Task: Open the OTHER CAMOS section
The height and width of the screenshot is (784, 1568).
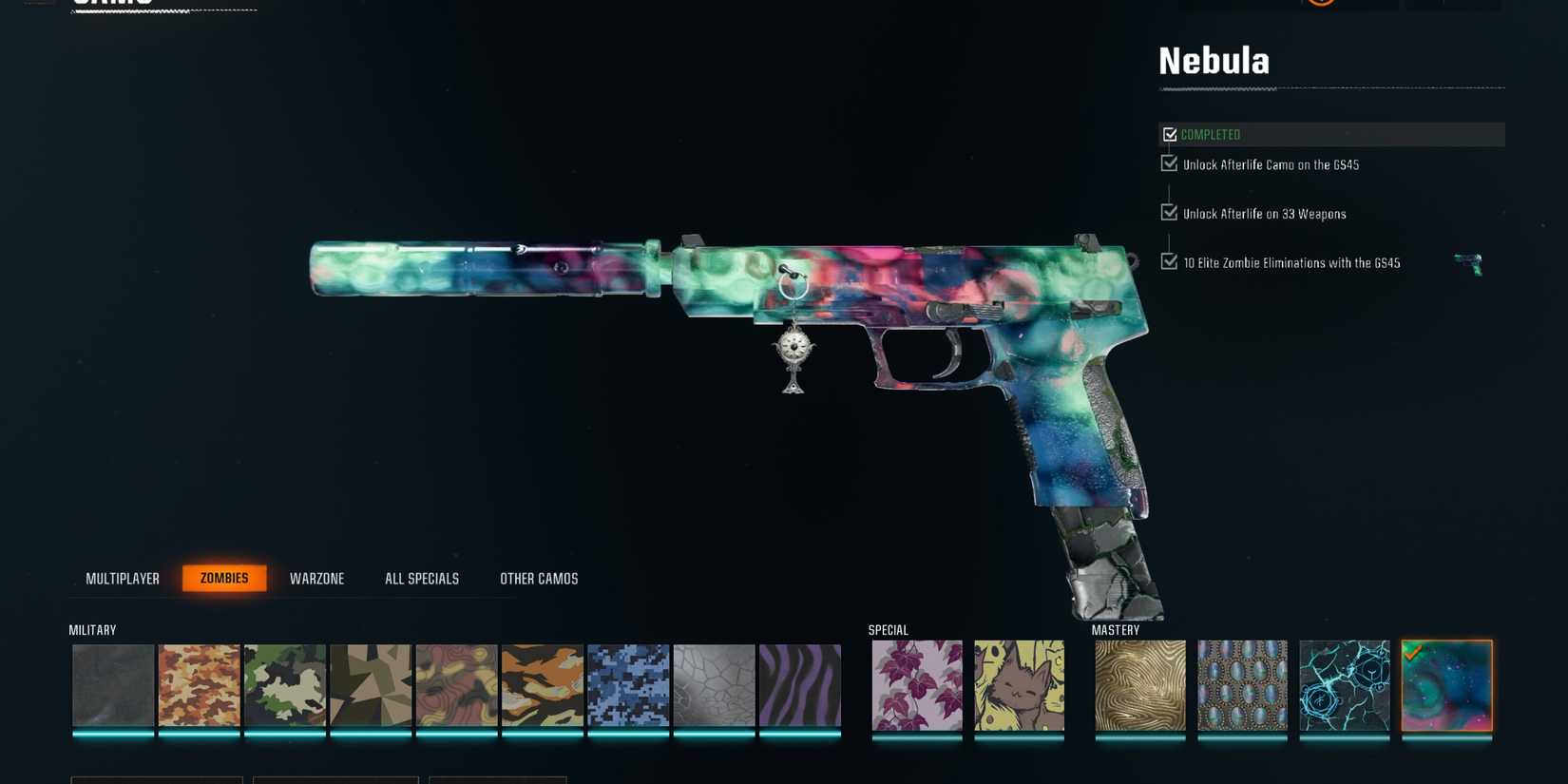Action: point(539,578)
